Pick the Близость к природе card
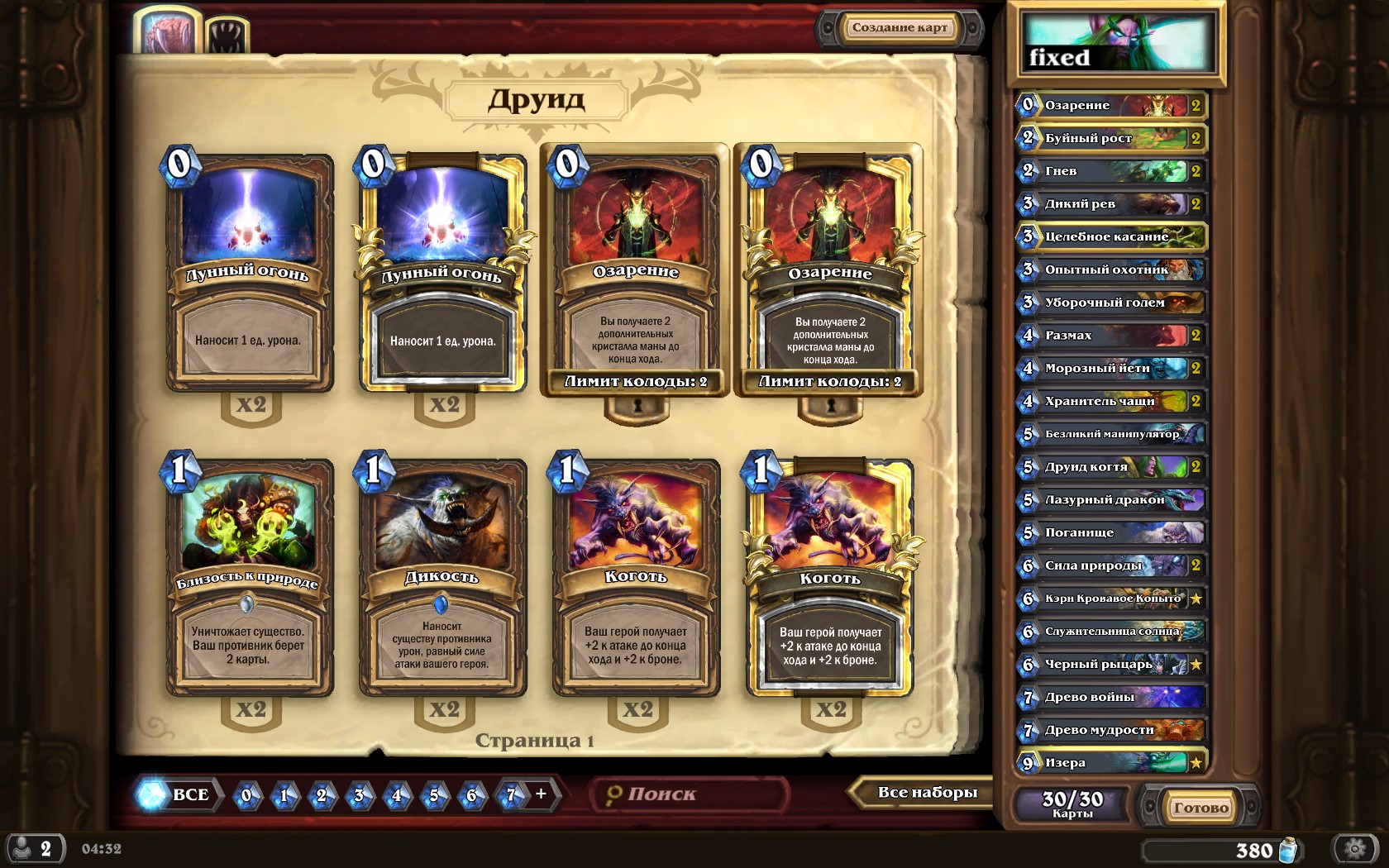1389x868 pixels. pyautogui.click(x=249, y=577)
